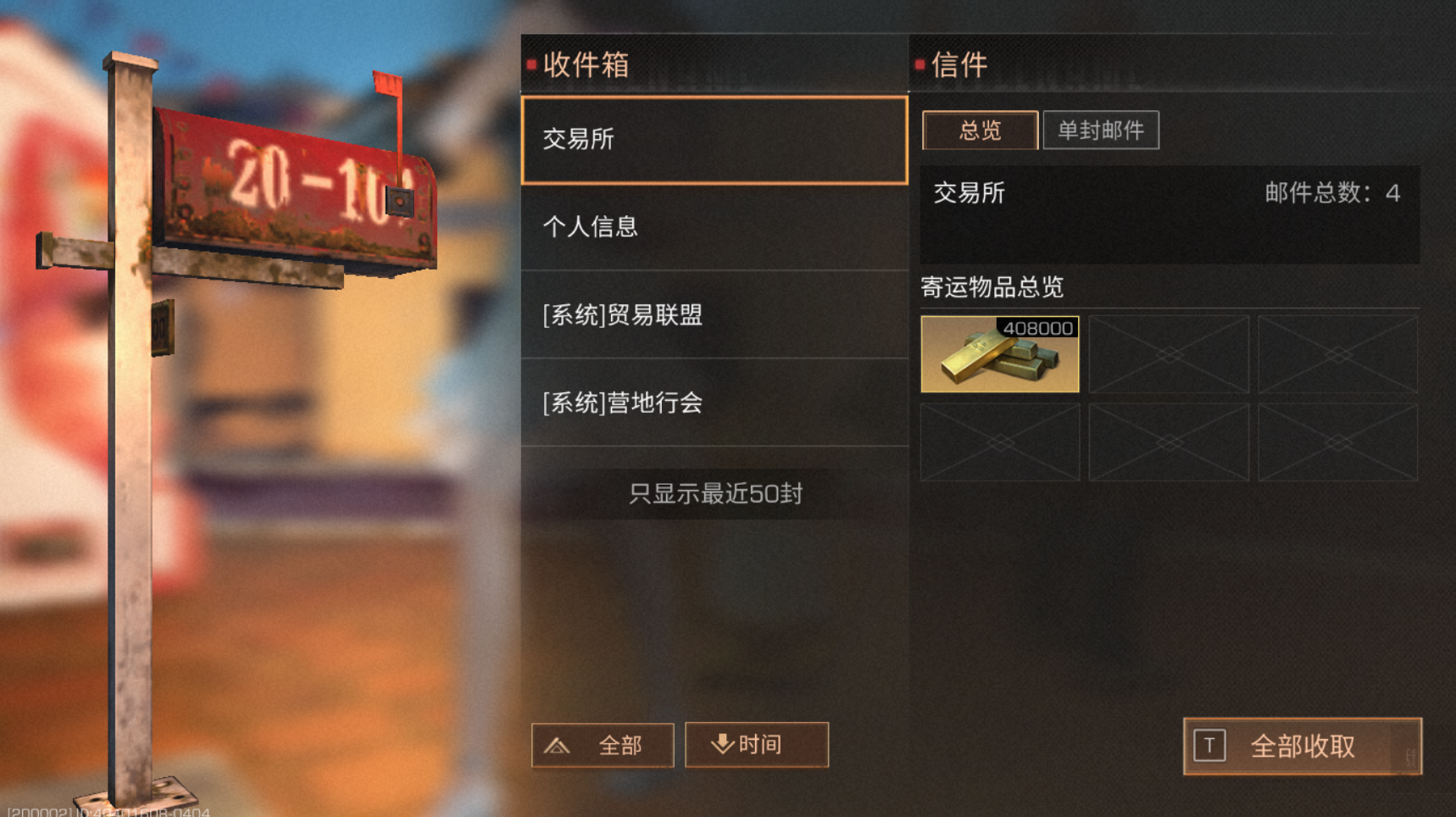The image size is (1456, 817).
Task: Open the 全部 mail filter dropdown
Action: click(x=603, y=746)
